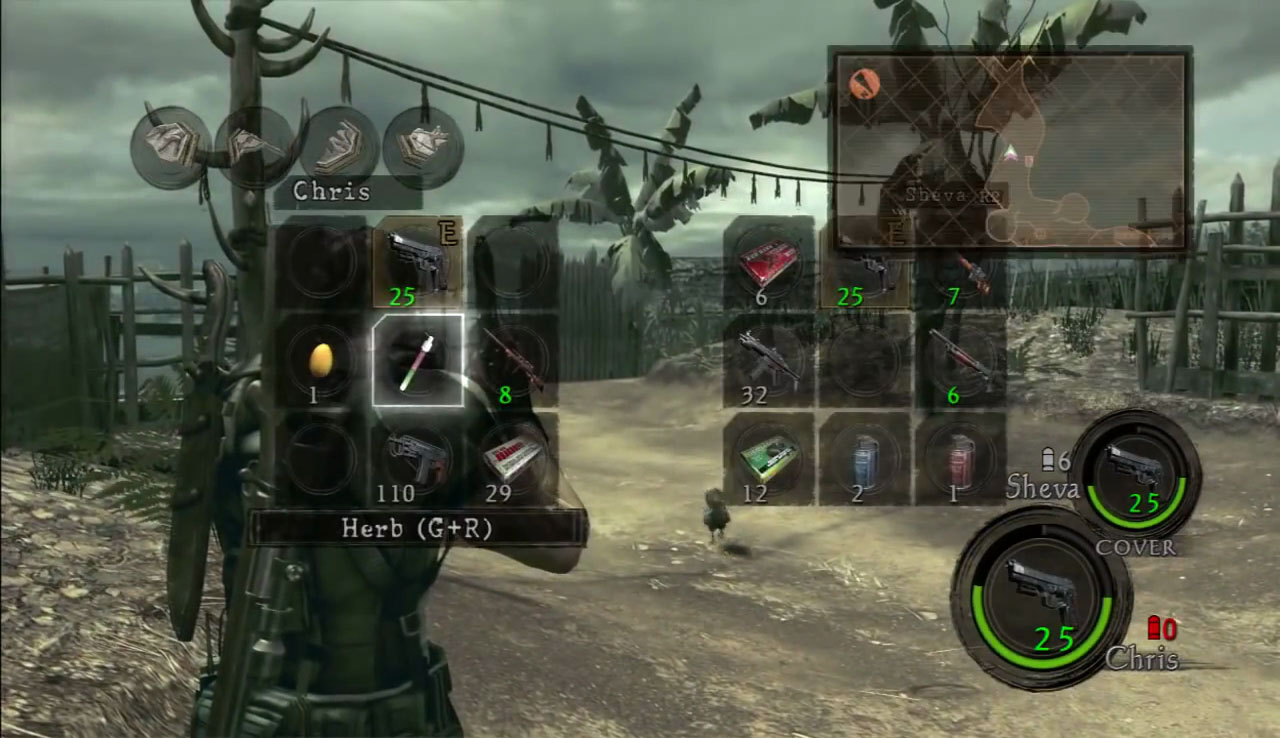1280x738 pixels.
Task: Select Sheva's blue grenade slot
Action: point(864,458)
